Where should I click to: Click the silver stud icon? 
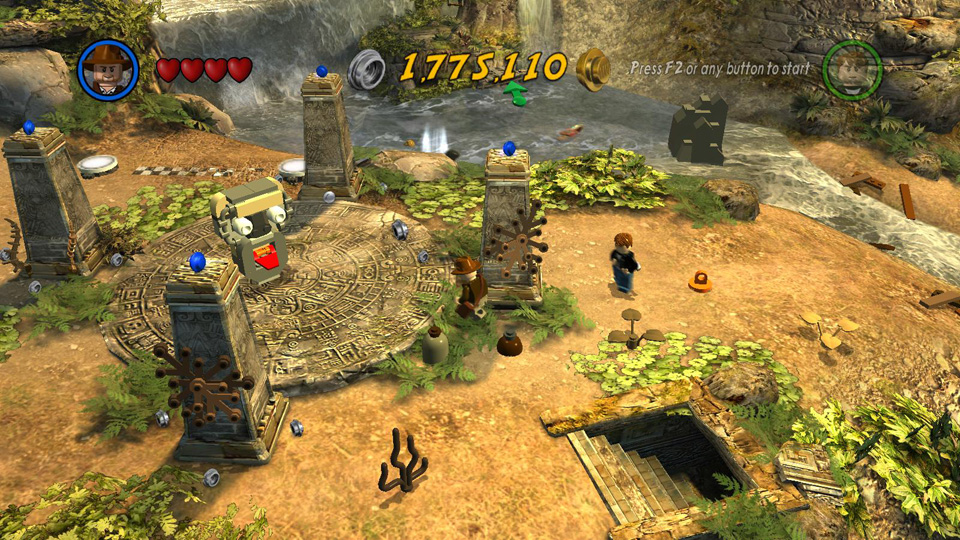[x=367, y=68]
